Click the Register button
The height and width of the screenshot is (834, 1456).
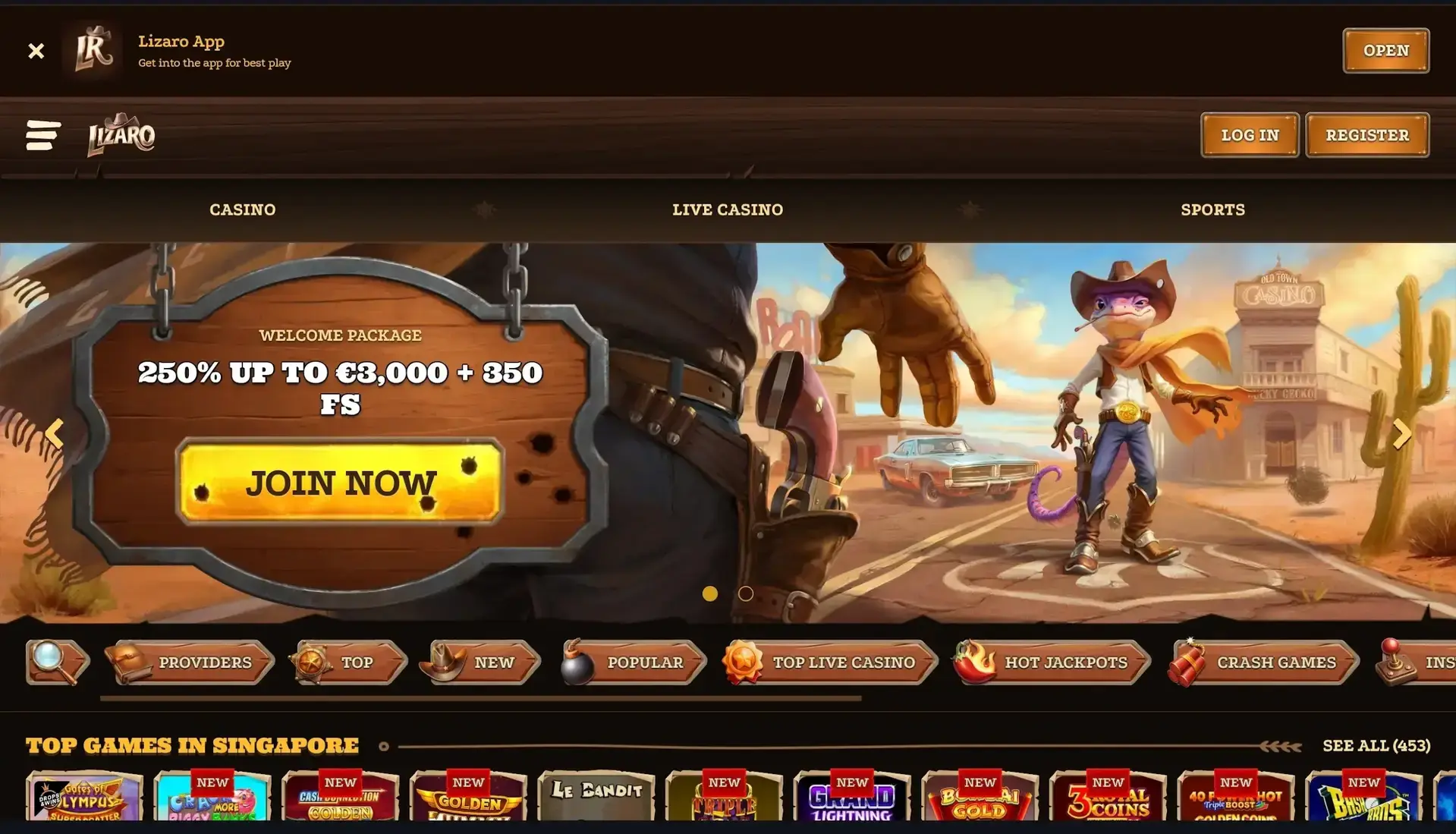[x=1366, y=135]
